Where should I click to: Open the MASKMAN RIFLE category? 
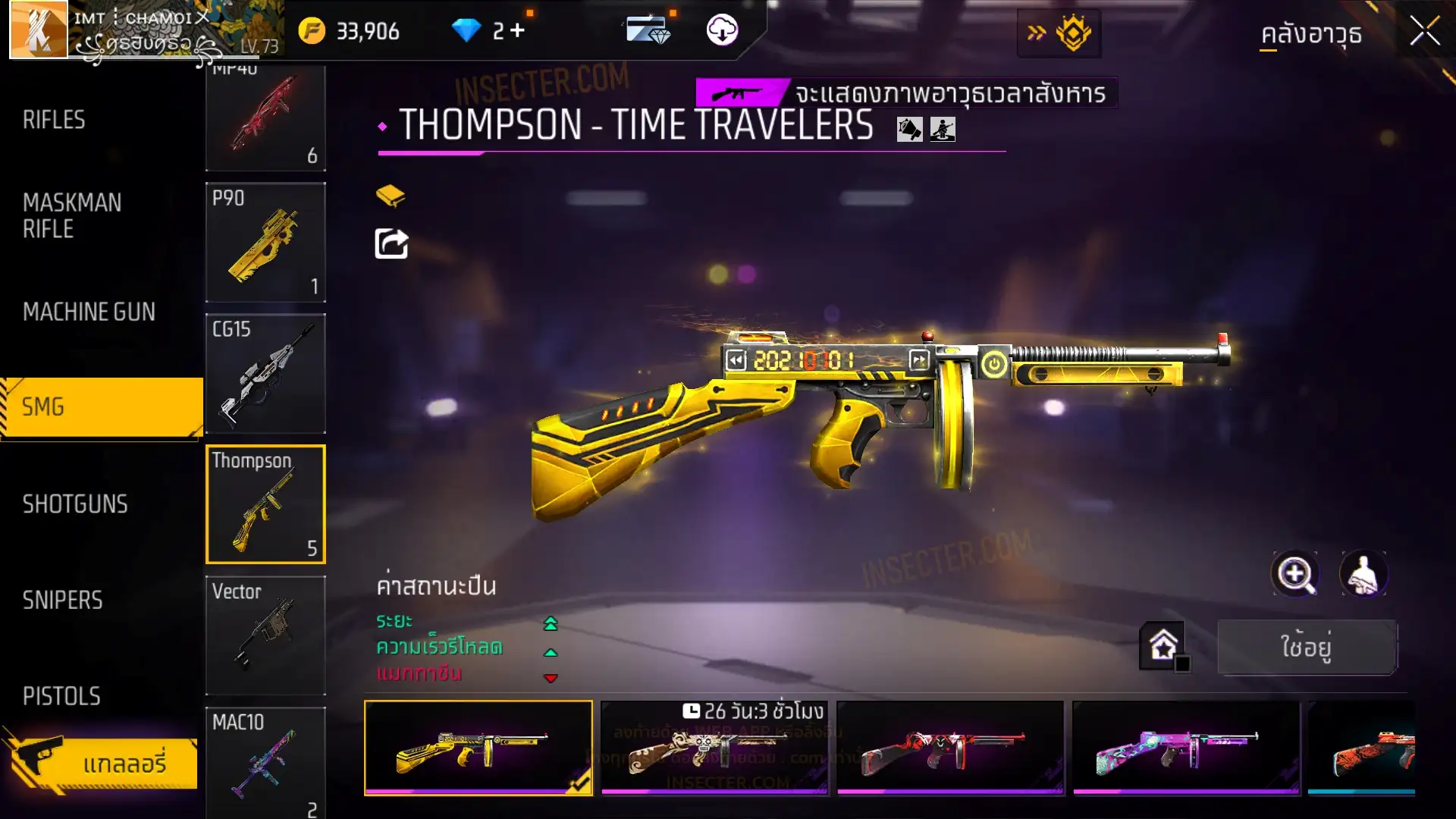tap(72, 216)
